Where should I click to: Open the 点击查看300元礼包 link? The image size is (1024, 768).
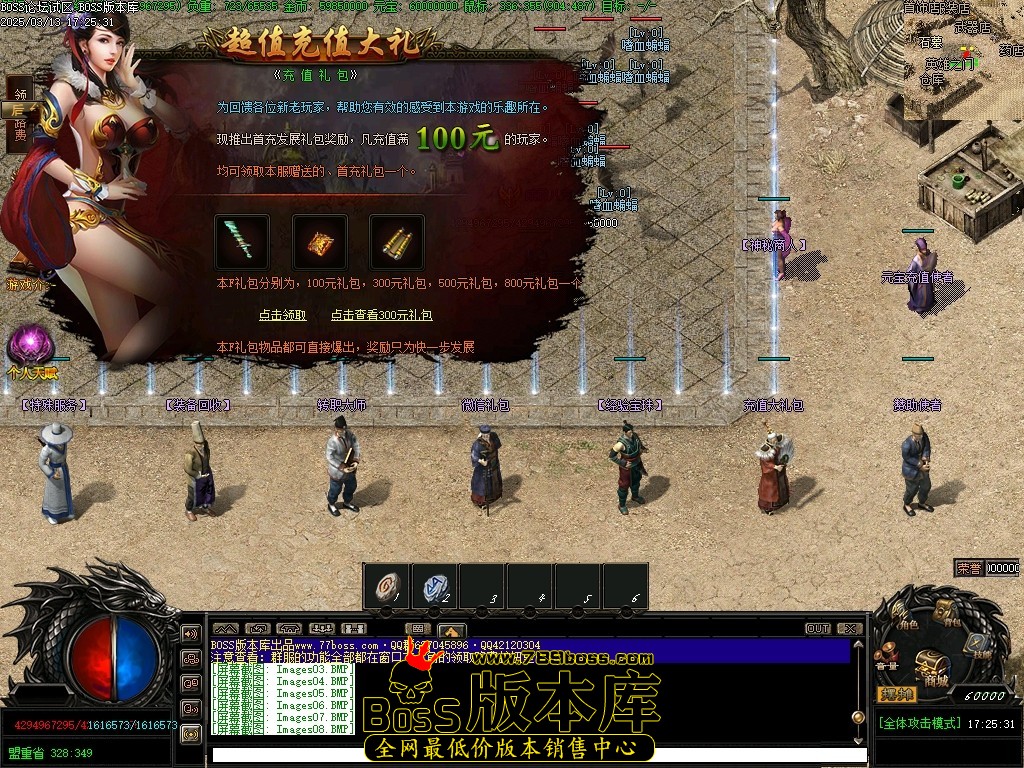pyautogui.click(x=381, y=315)
